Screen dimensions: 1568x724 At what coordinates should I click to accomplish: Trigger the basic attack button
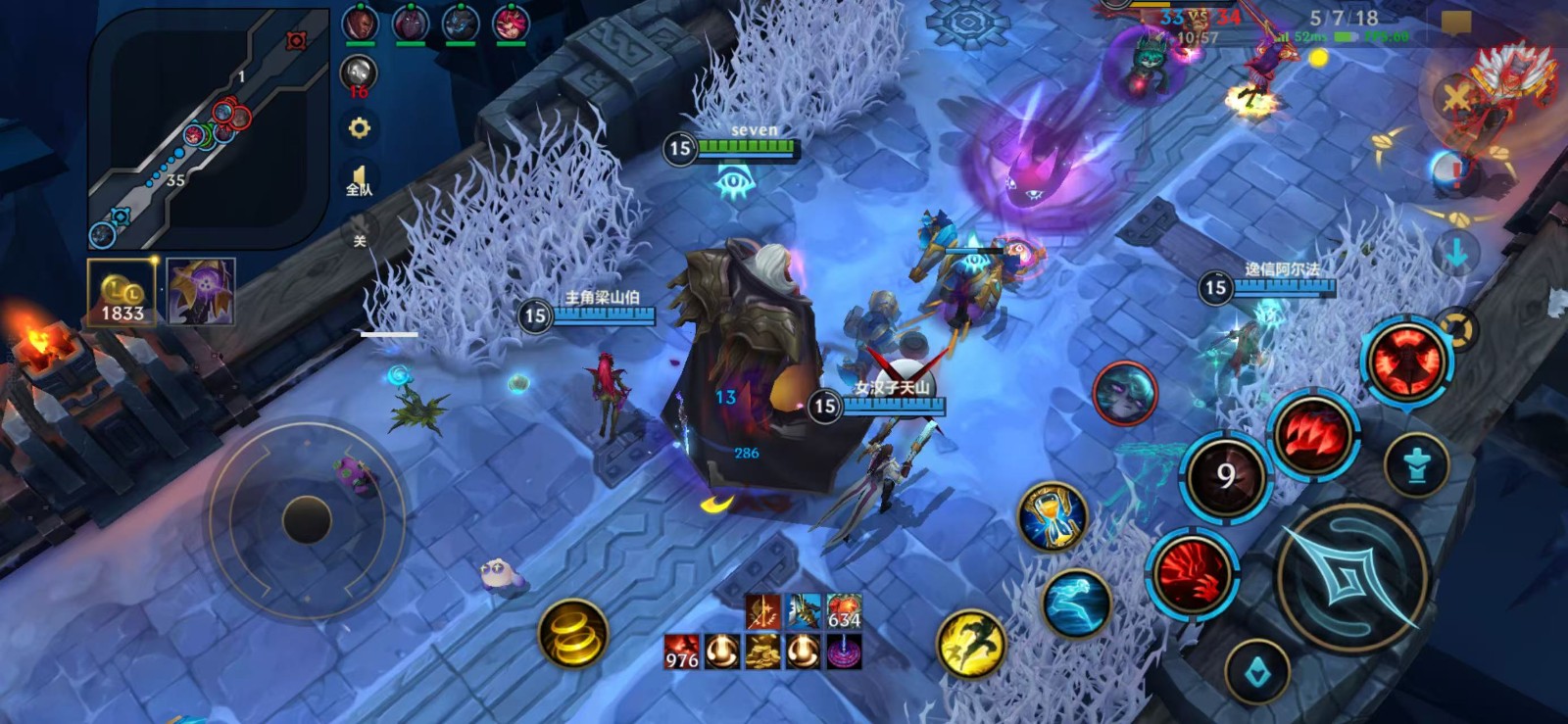point(1351,579)
